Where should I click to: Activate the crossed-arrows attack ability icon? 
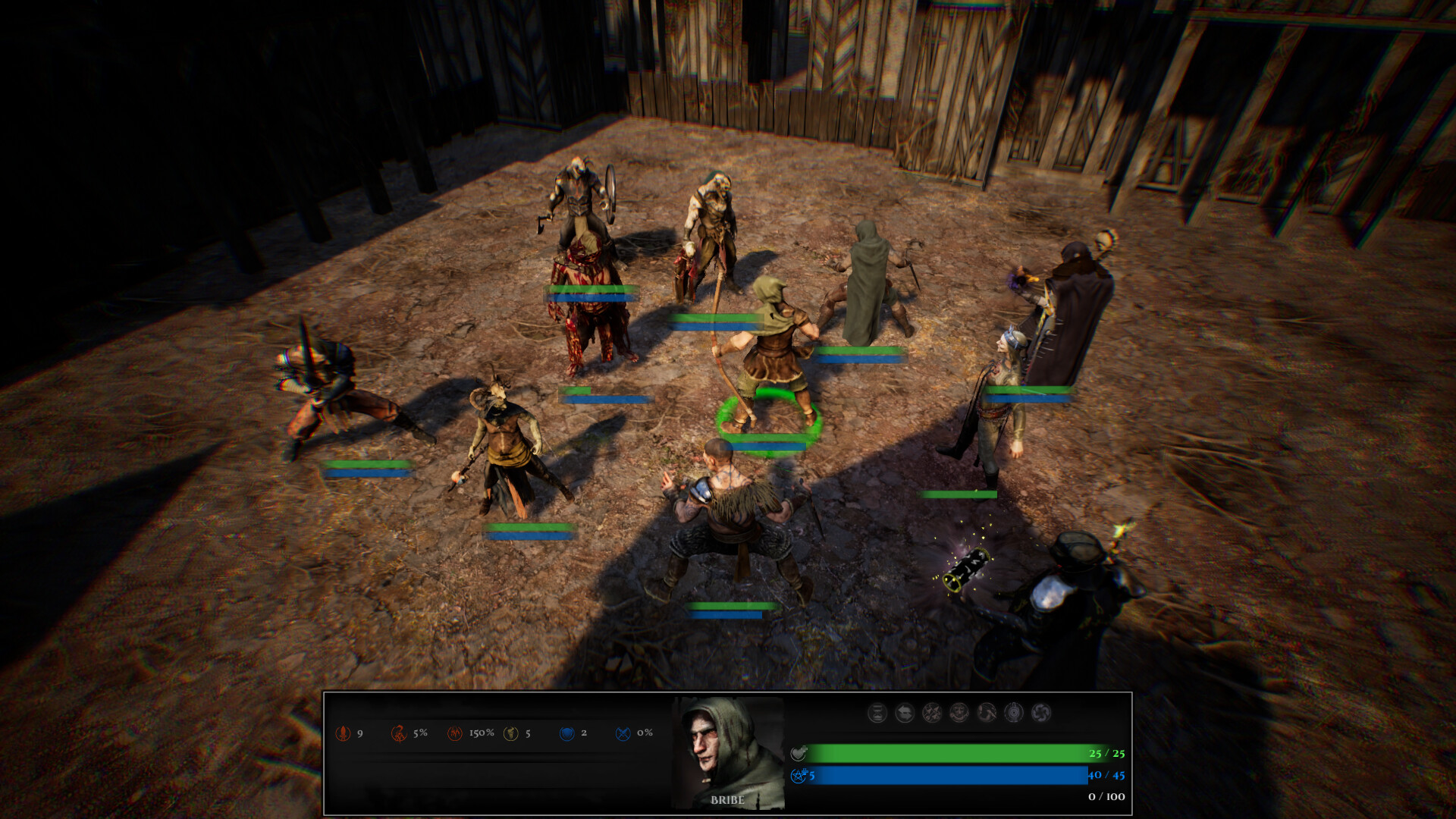pos(931,713)
